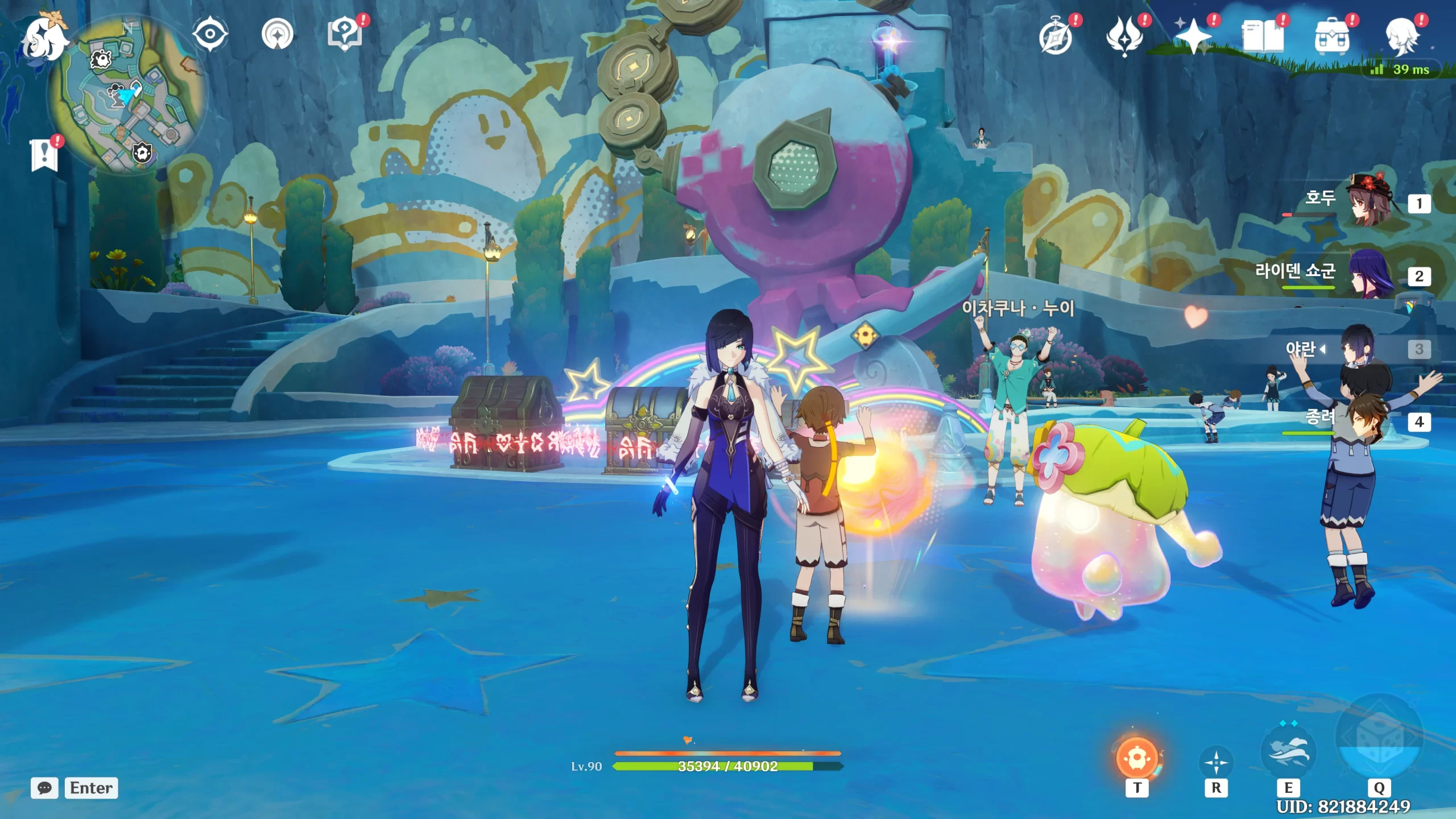1456x819 pixels.
Task: Toggle the eye-shaped view icon
Action: [210, 34]
